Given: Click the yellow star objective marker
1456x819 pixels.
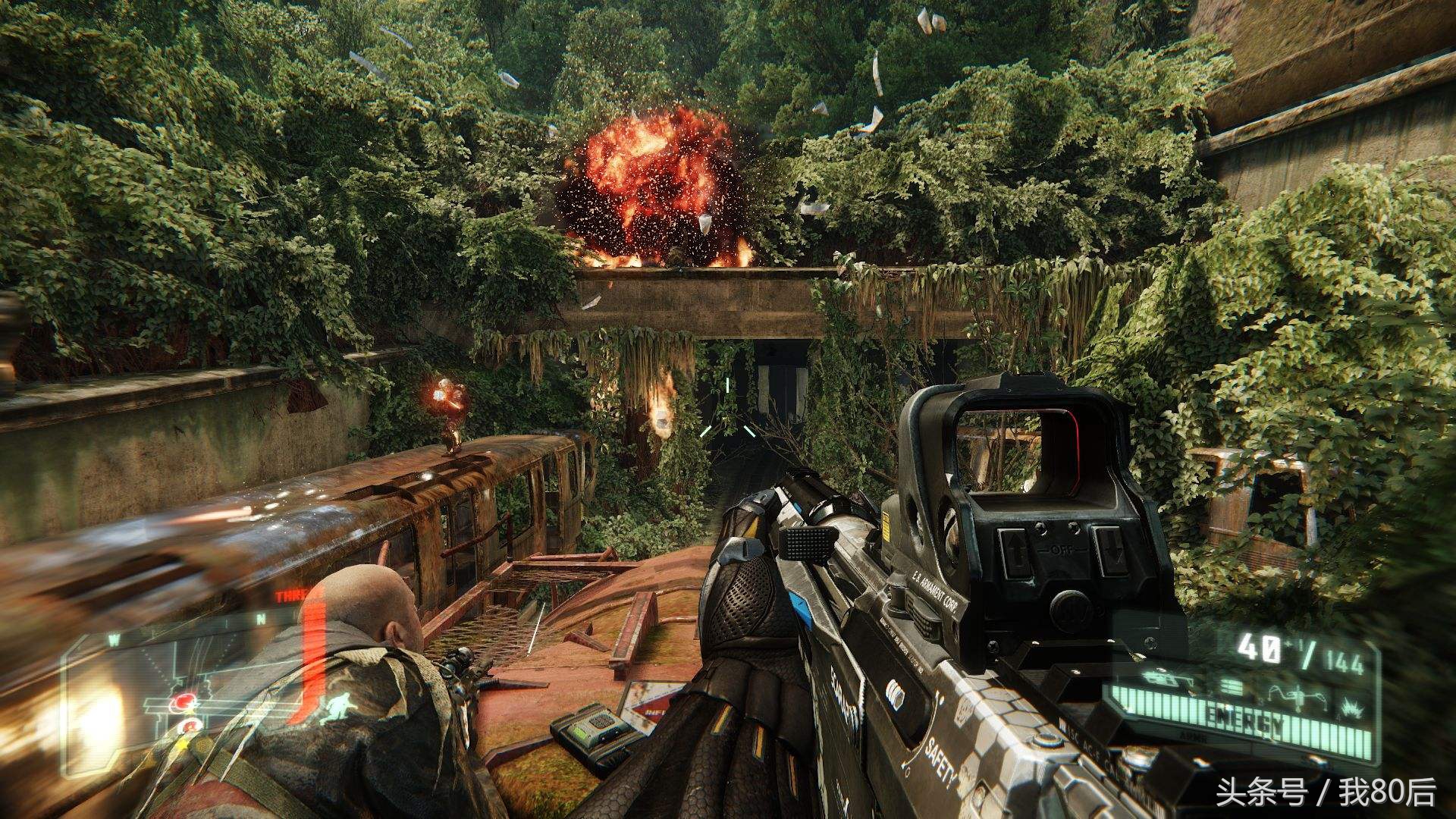Looking at the screenshot, I should click(183, 742).
